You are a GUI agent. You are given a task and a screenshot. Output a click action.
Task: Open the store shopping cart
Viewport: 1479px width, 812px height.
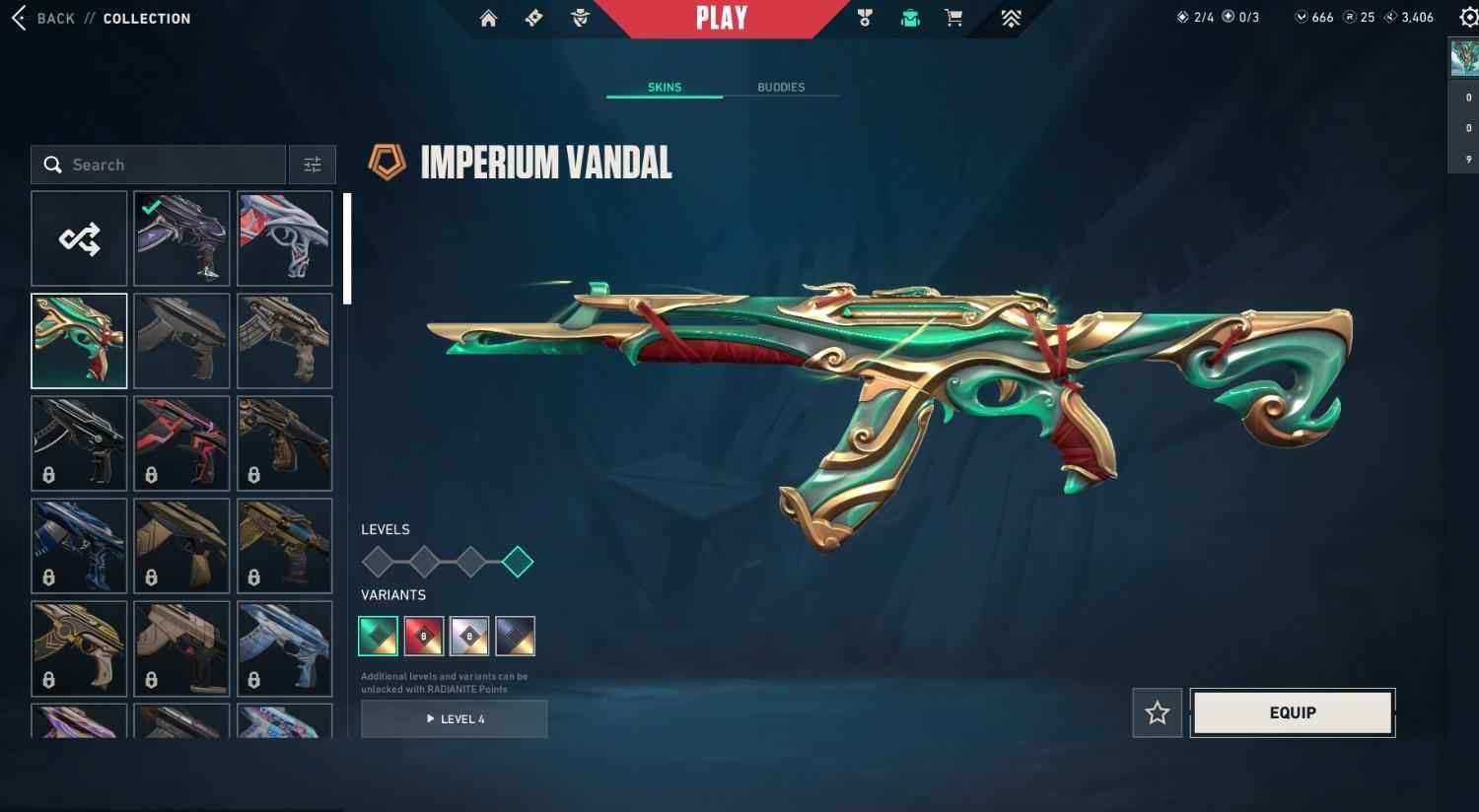[x=953, y=19]
